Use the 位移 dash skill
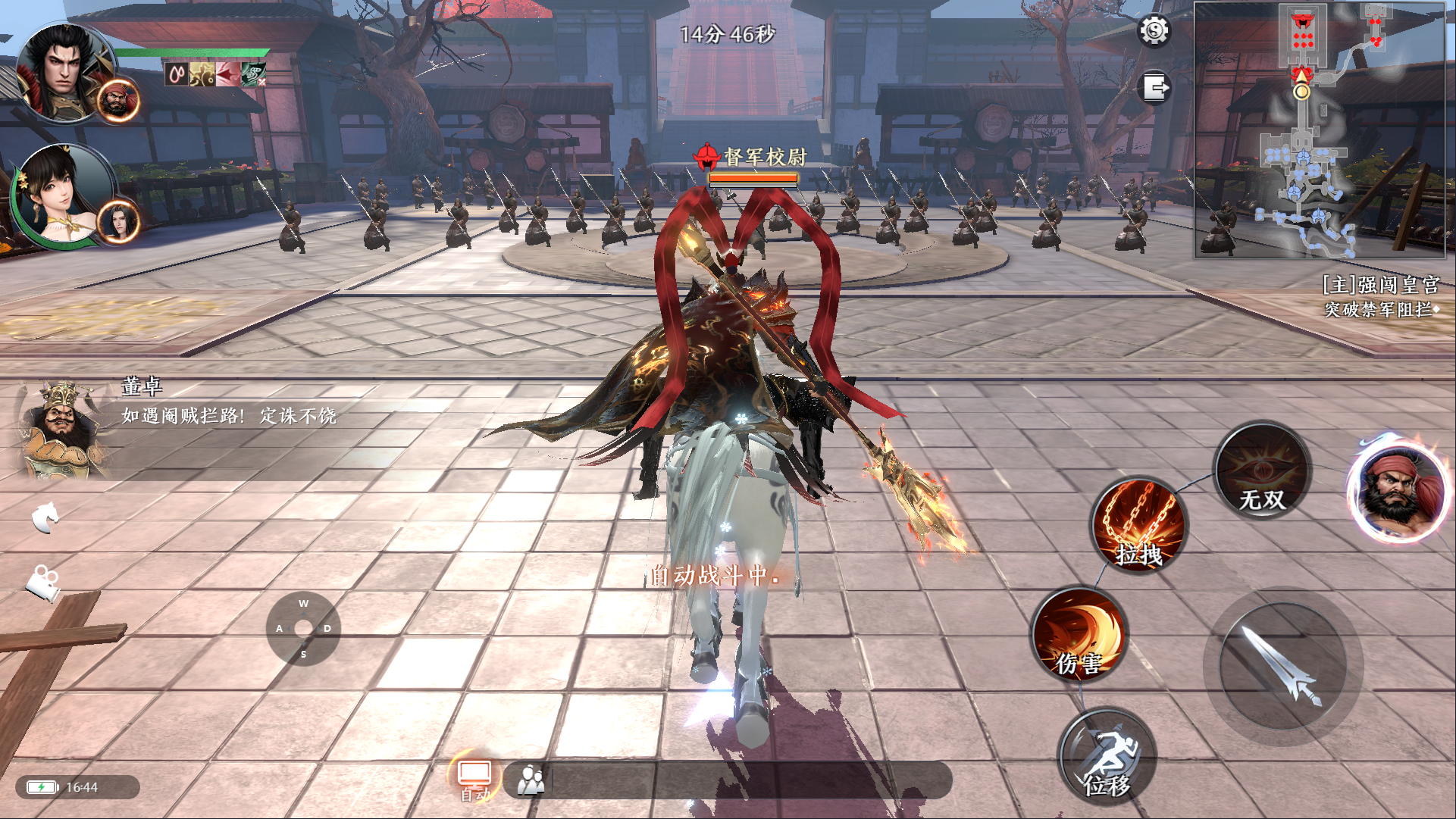 pyautogui.click(x=1107, y=755)
